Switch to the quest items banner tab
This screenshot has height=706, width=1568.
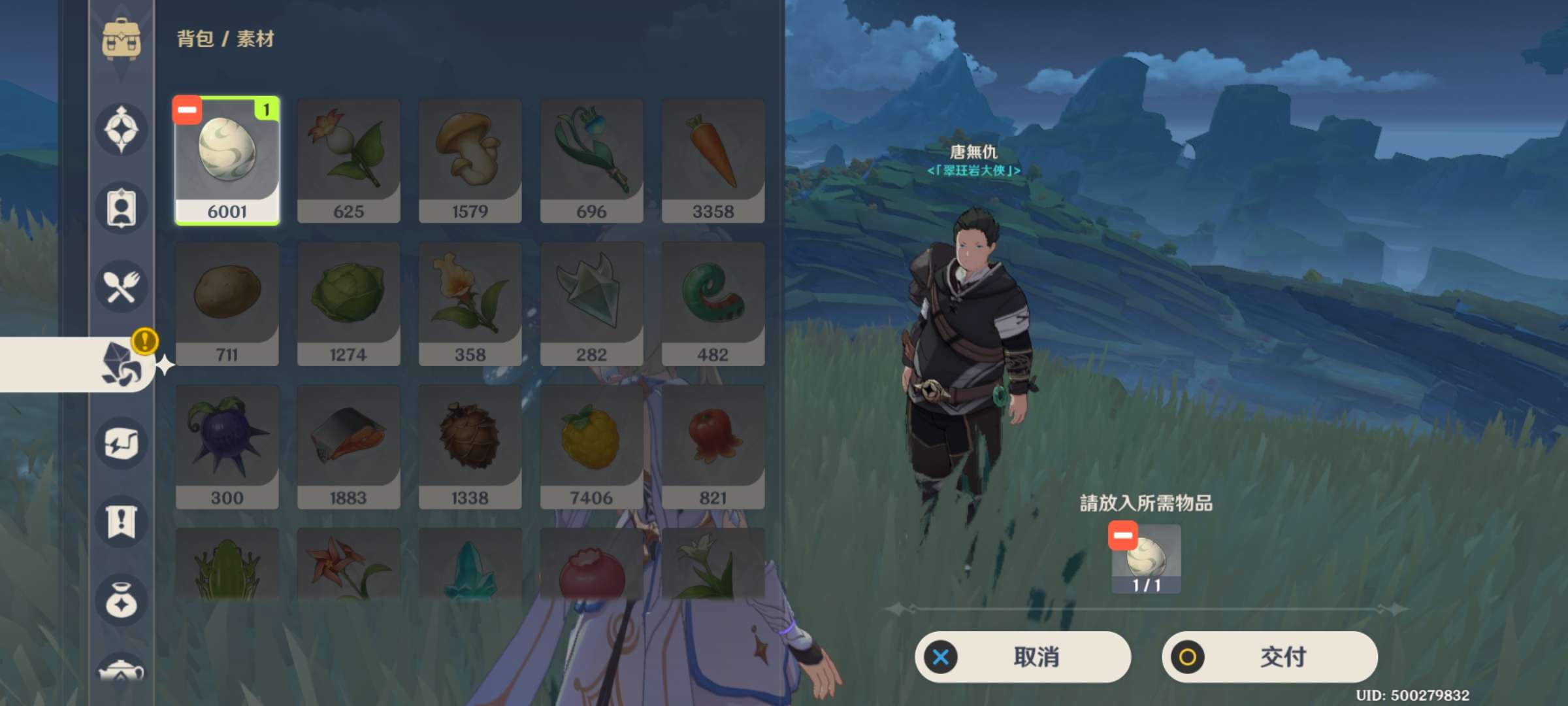tap(122, 522)
